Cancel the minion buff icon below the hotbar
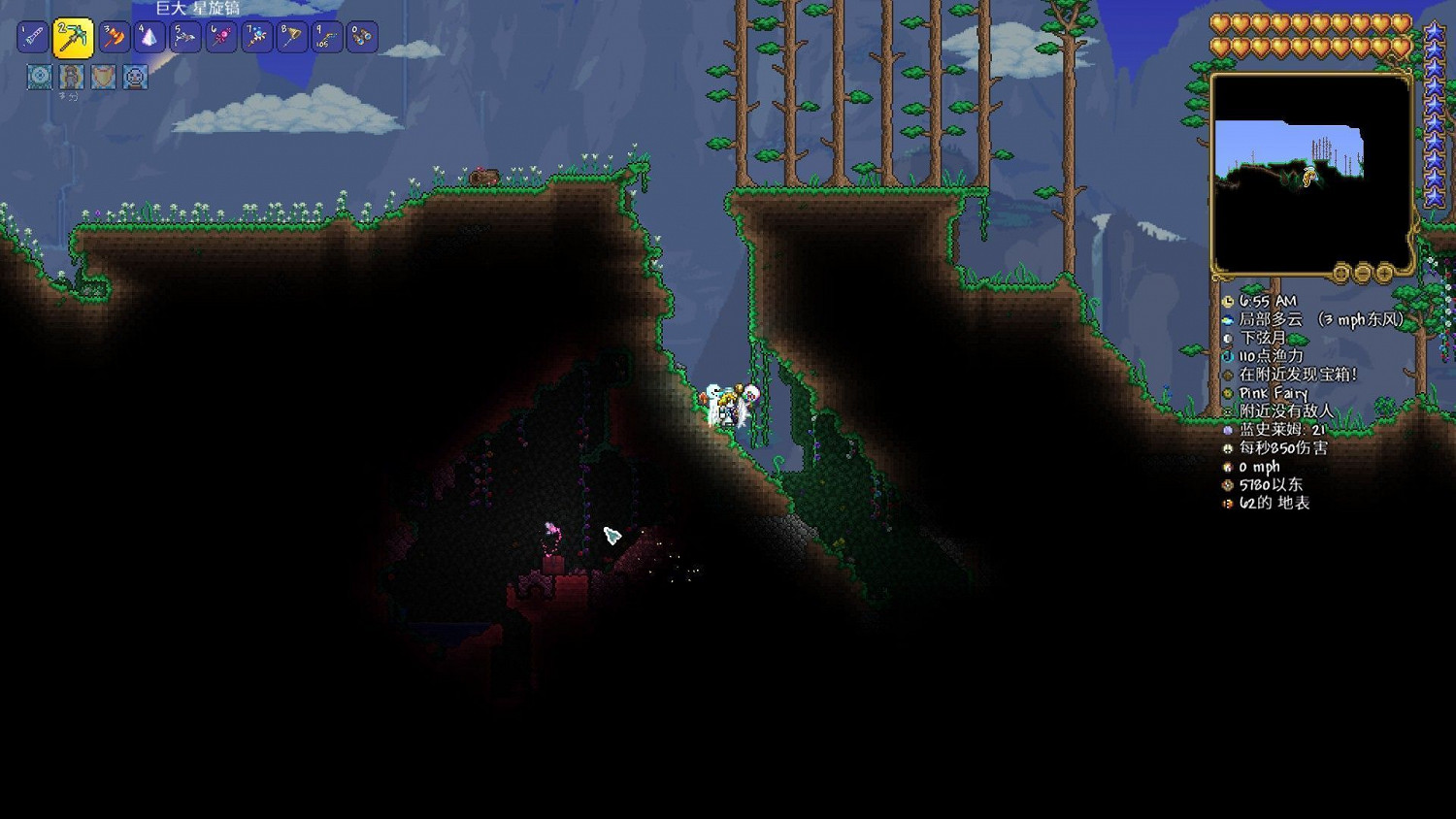 coord(71,78)
